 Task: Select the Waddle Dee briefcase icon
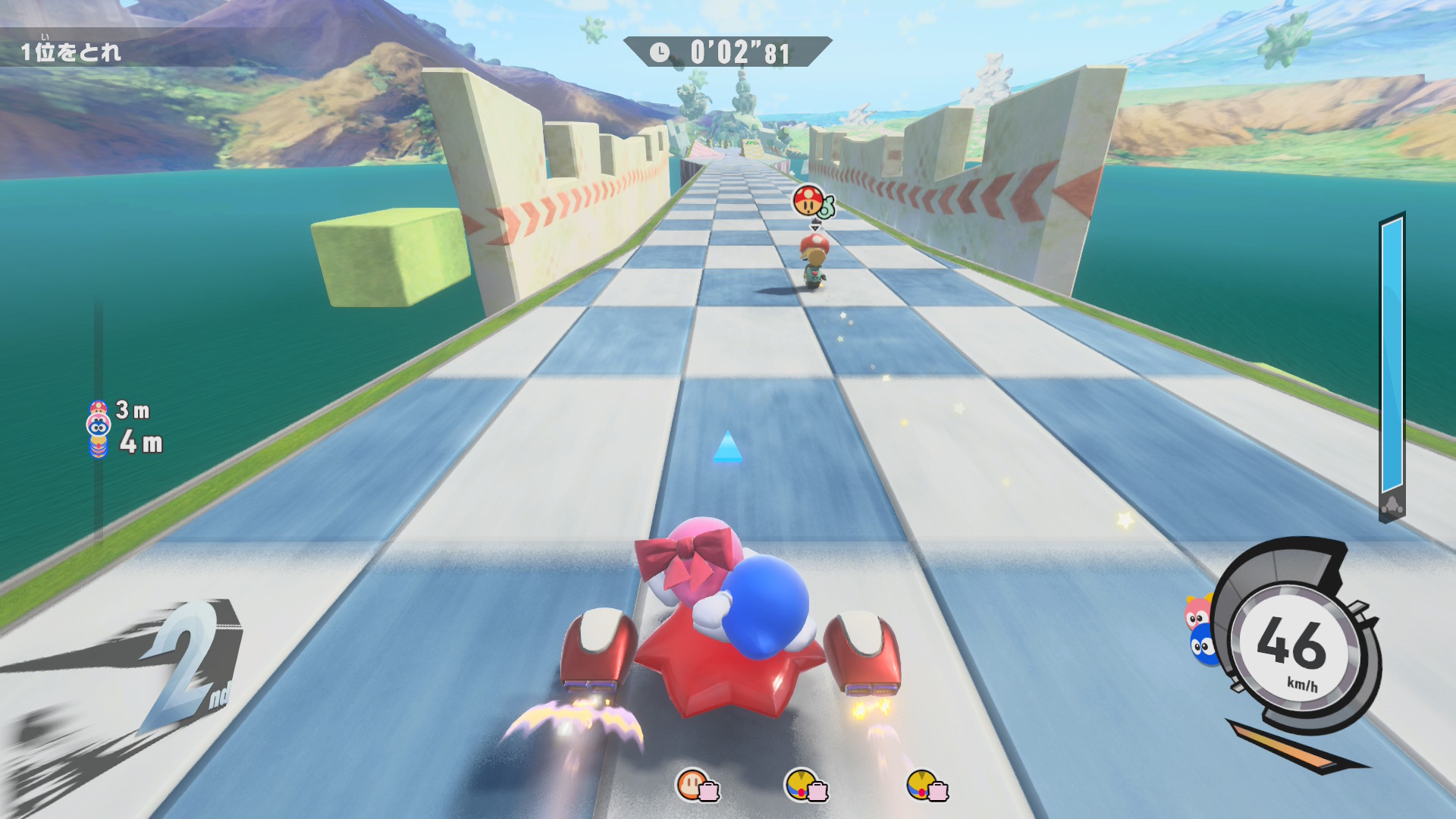(696, 786)
